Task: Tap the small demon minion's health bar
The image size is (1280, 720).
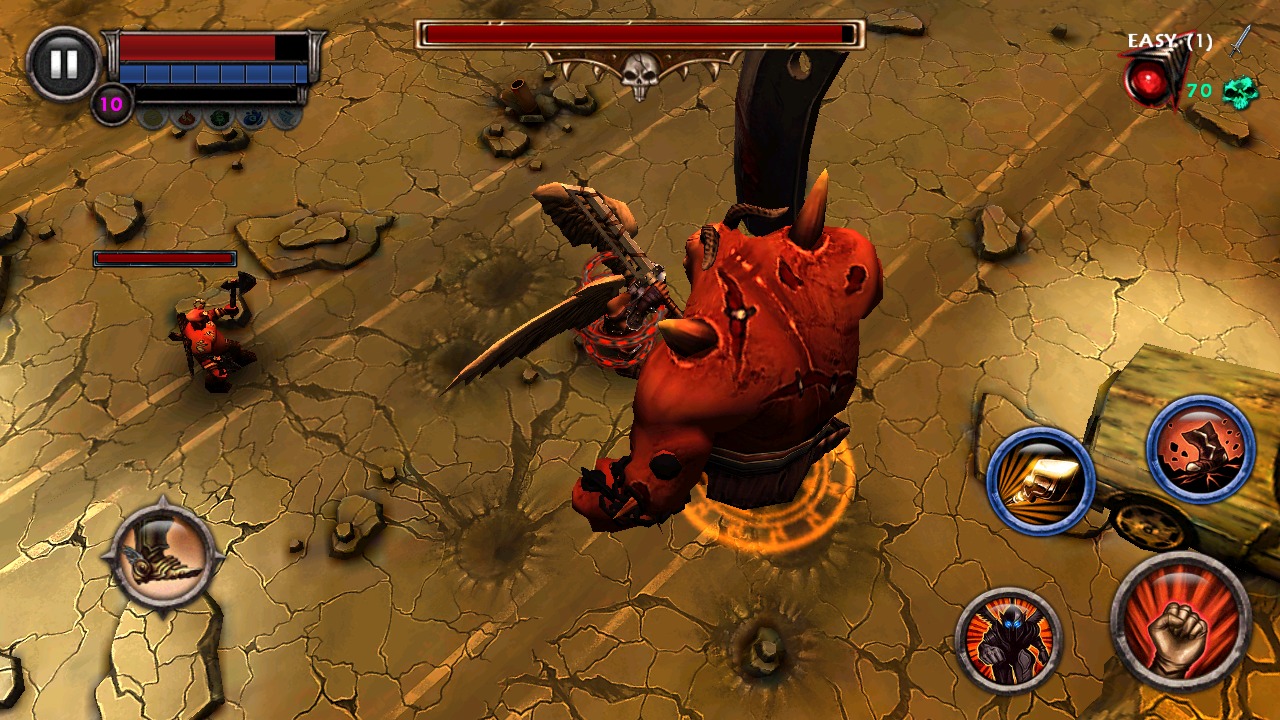Action: click(x=163, y=257)
